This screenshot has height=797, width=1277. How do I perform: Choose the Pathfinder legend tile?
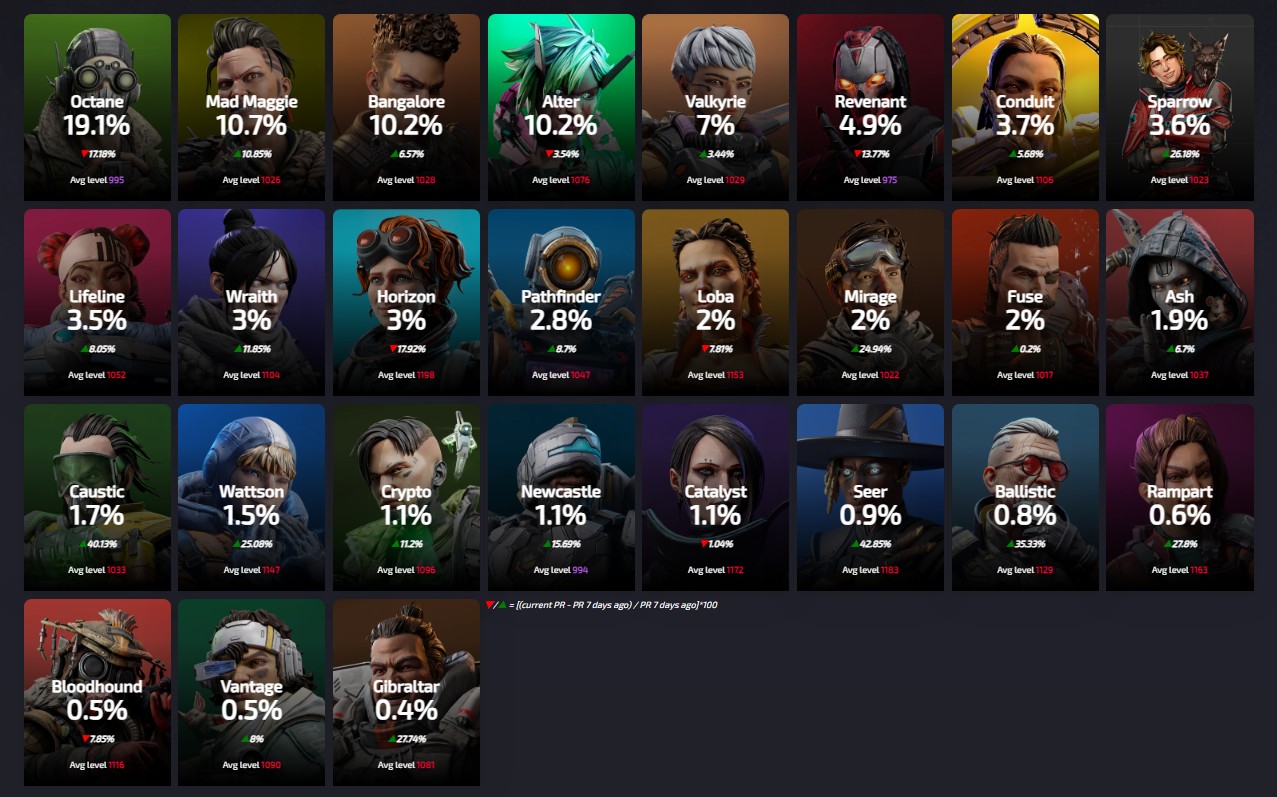point(561,302)
